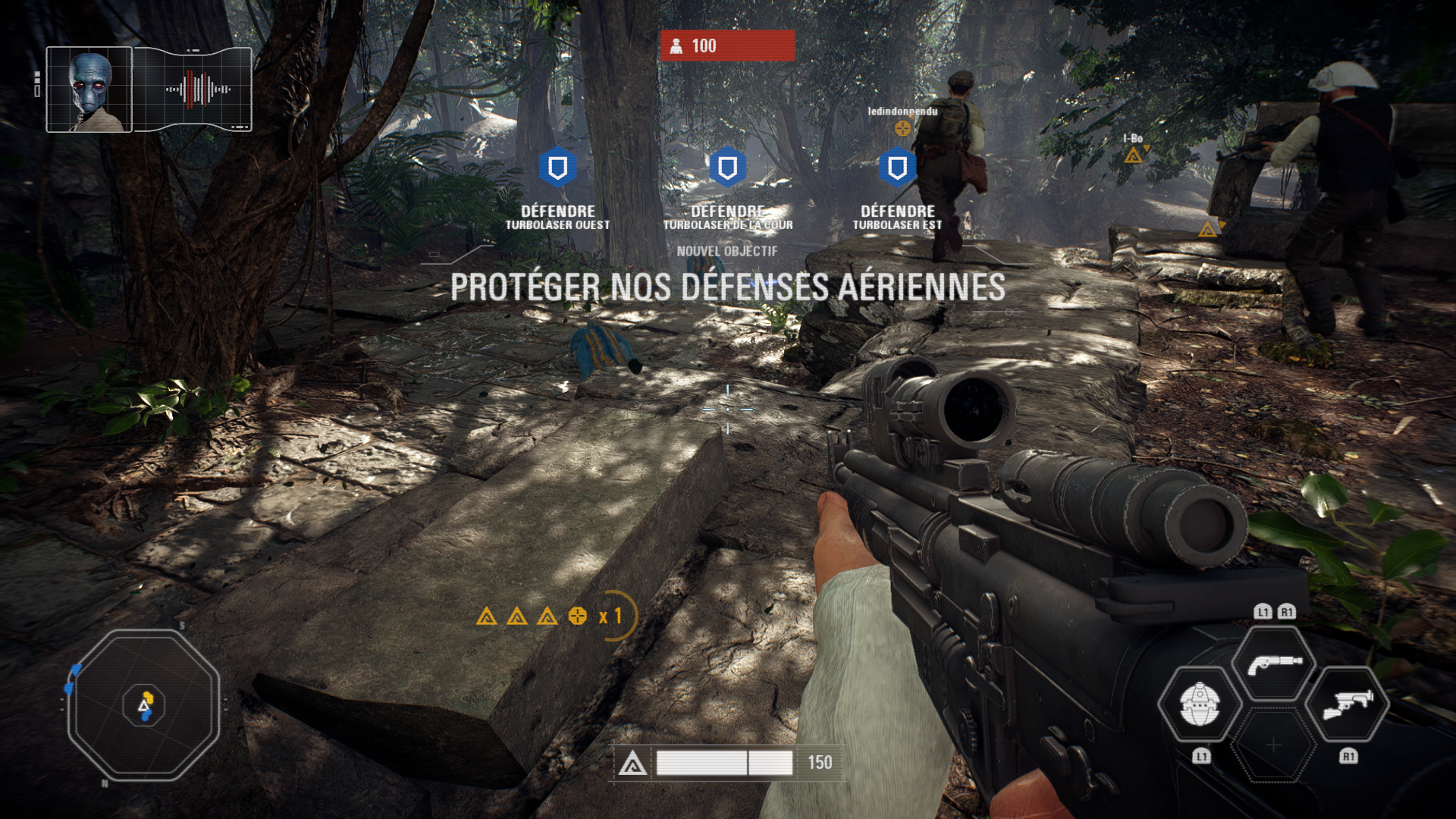The image size is (1456, 819).
Task: Open the octagonal minimap radar
Action: [x=144, y=705]
